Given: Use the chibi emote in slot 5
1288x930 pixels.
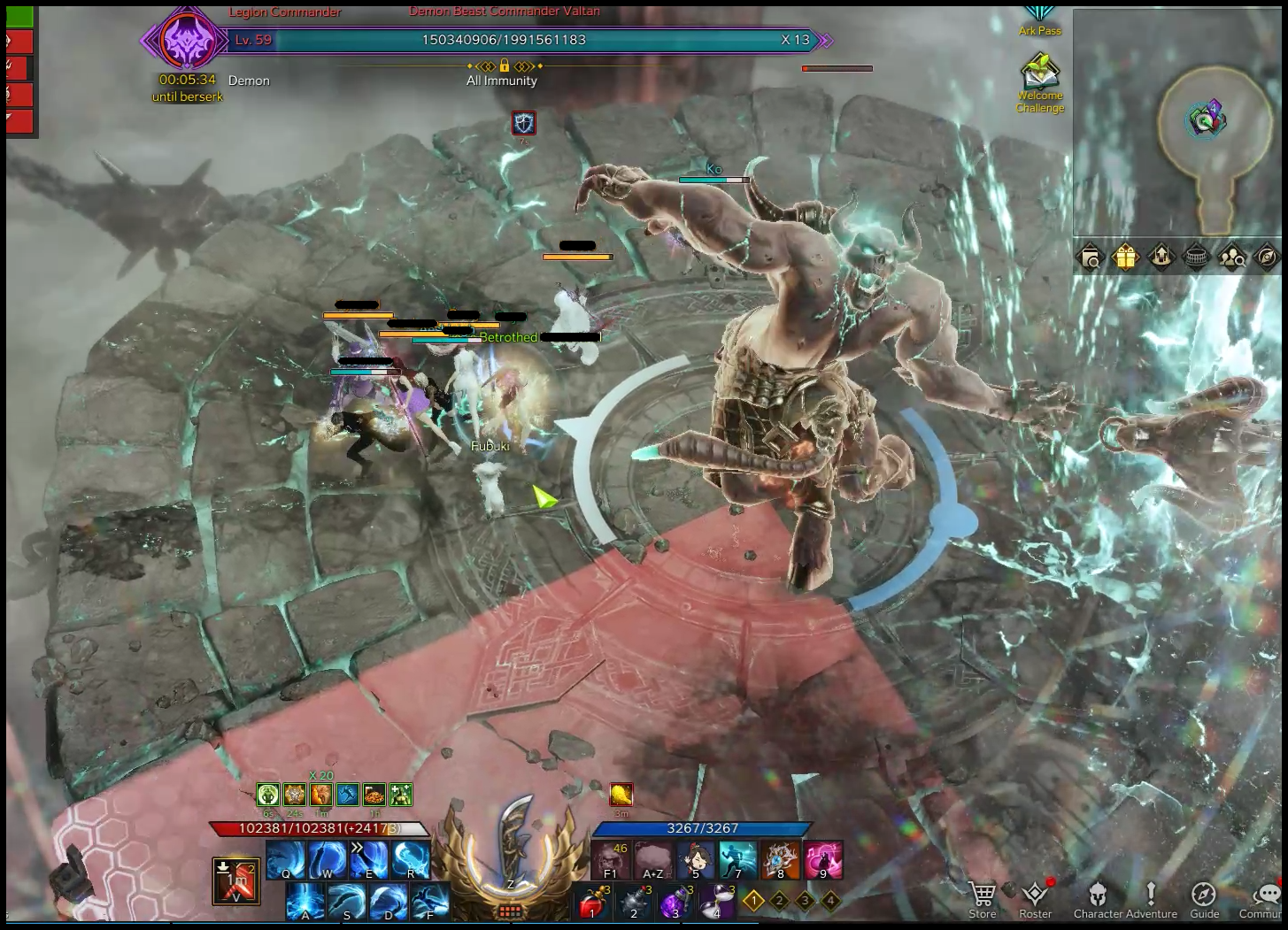Looking at the screenshot, I should [x=696, y=860].
